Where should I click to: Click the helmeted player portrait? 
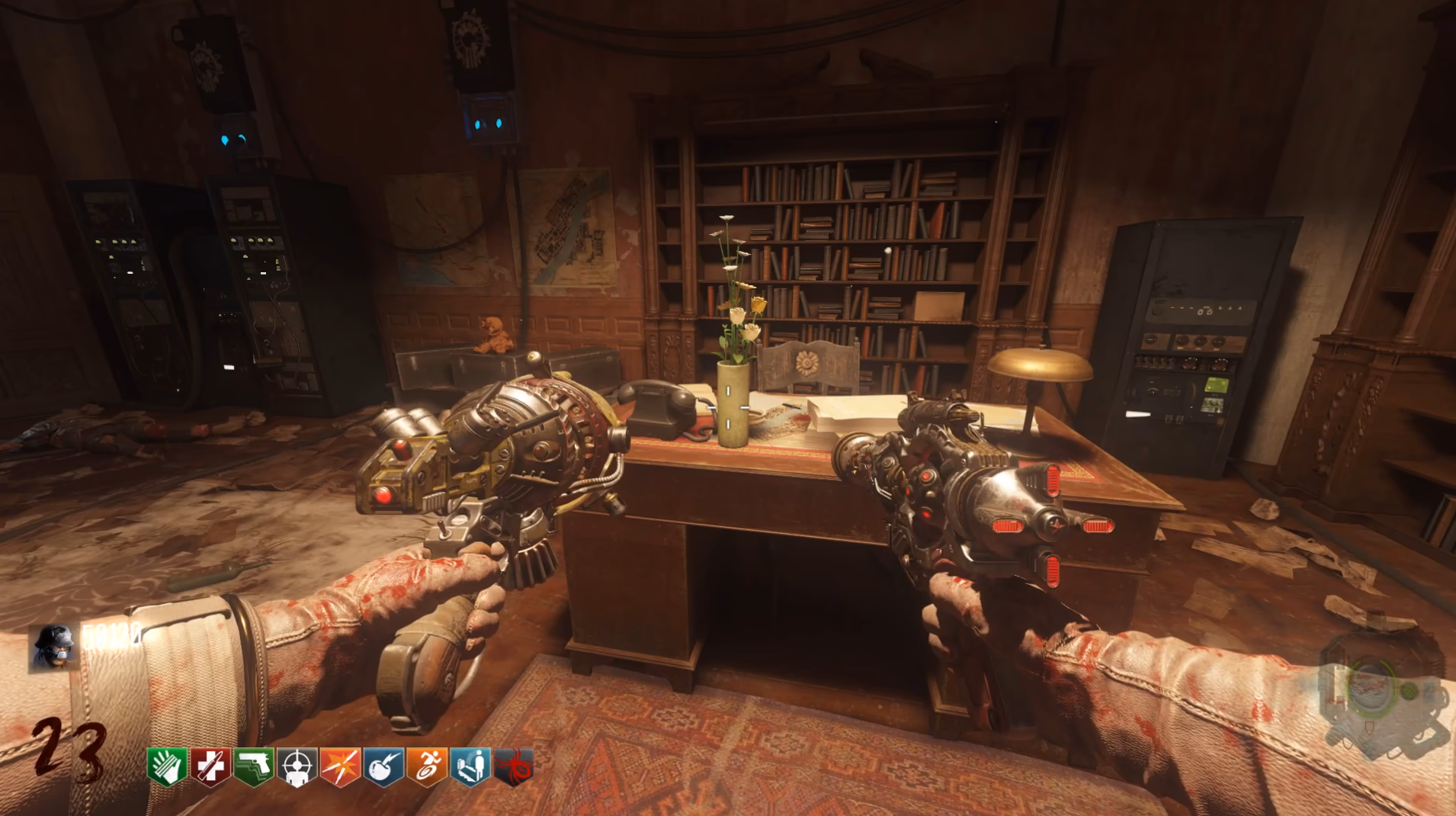(x=53, y=647)
